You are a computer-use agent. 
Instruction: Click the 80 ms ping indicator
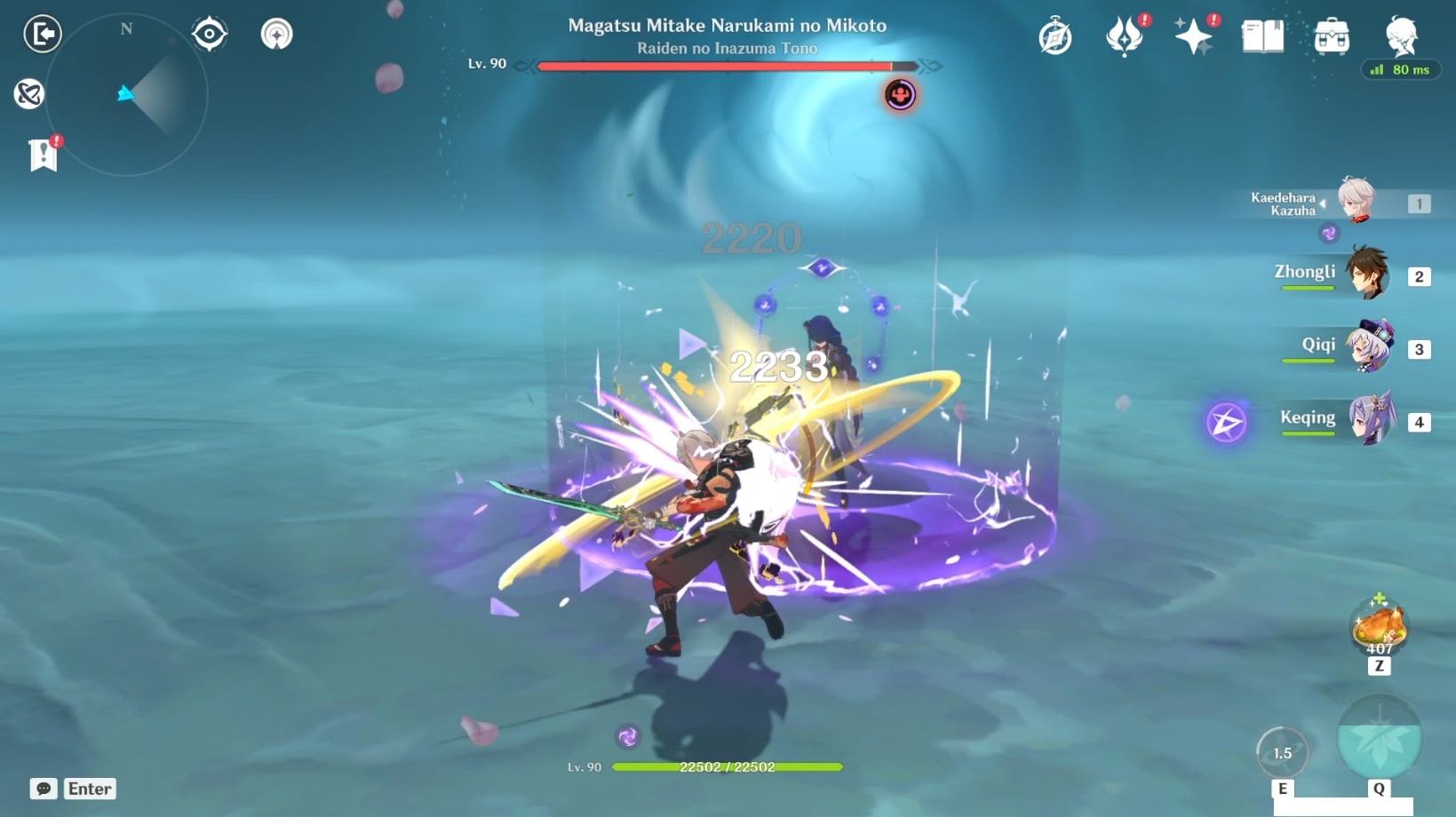[1401, 69]
